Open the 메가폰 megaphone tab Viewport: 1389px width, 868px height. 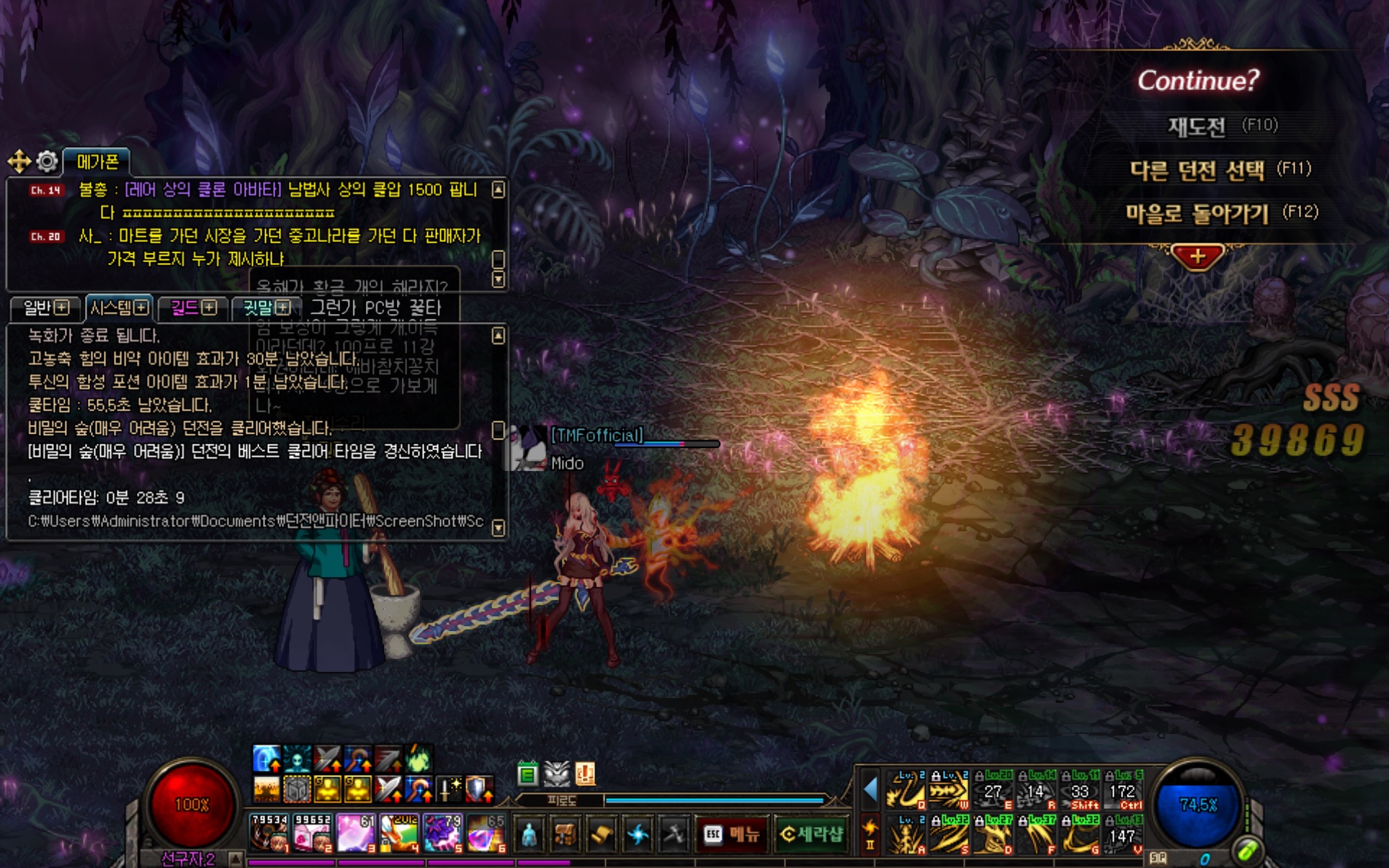coord(97,161)
